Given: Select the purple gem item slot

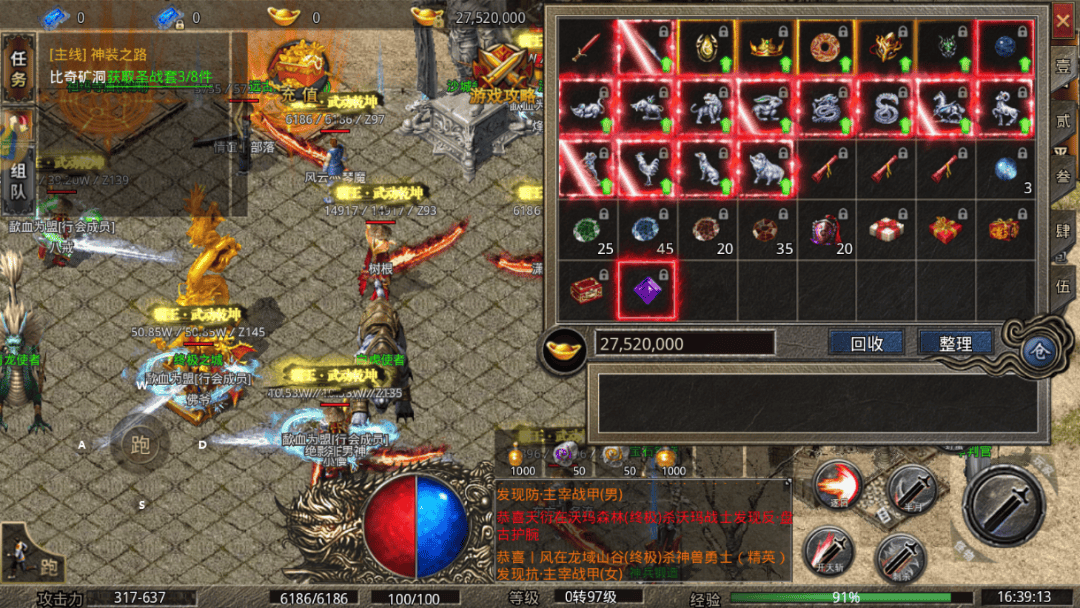Looking at the screenshot, I should [647, 290].
